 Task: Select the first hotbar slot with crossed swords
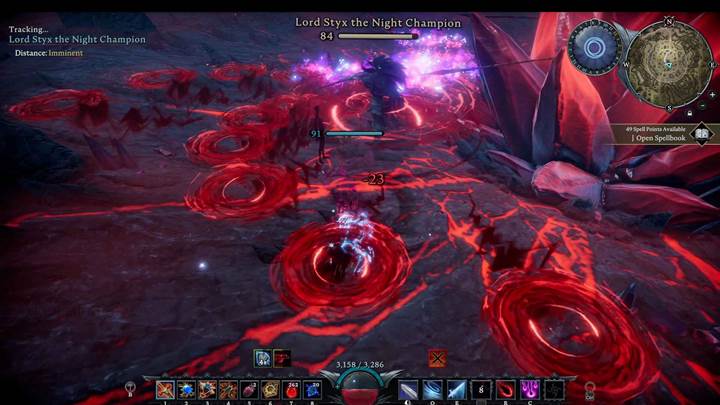coord(165,390)
